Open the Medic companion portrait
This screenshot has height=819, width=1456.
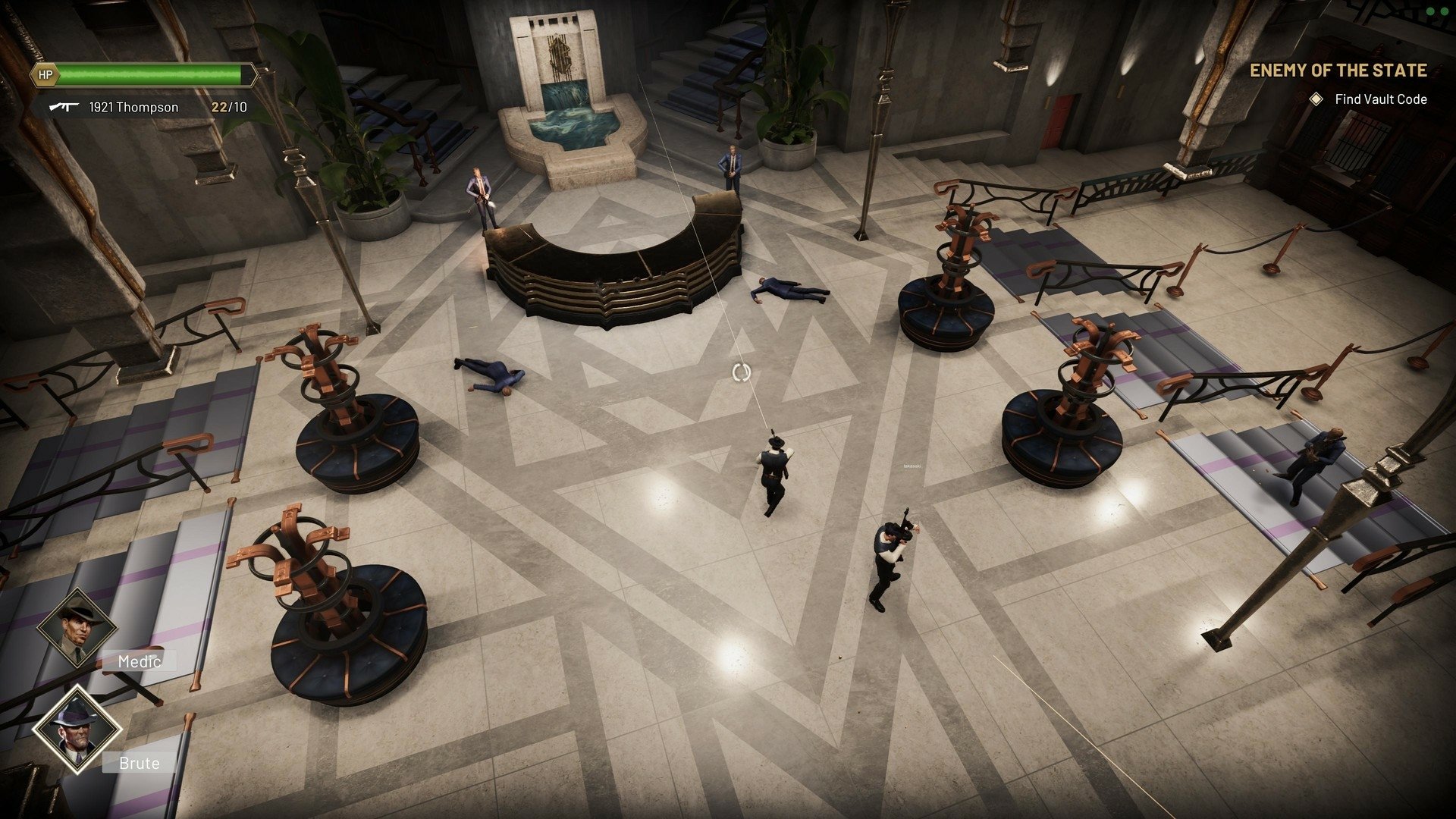coord(76,630)
